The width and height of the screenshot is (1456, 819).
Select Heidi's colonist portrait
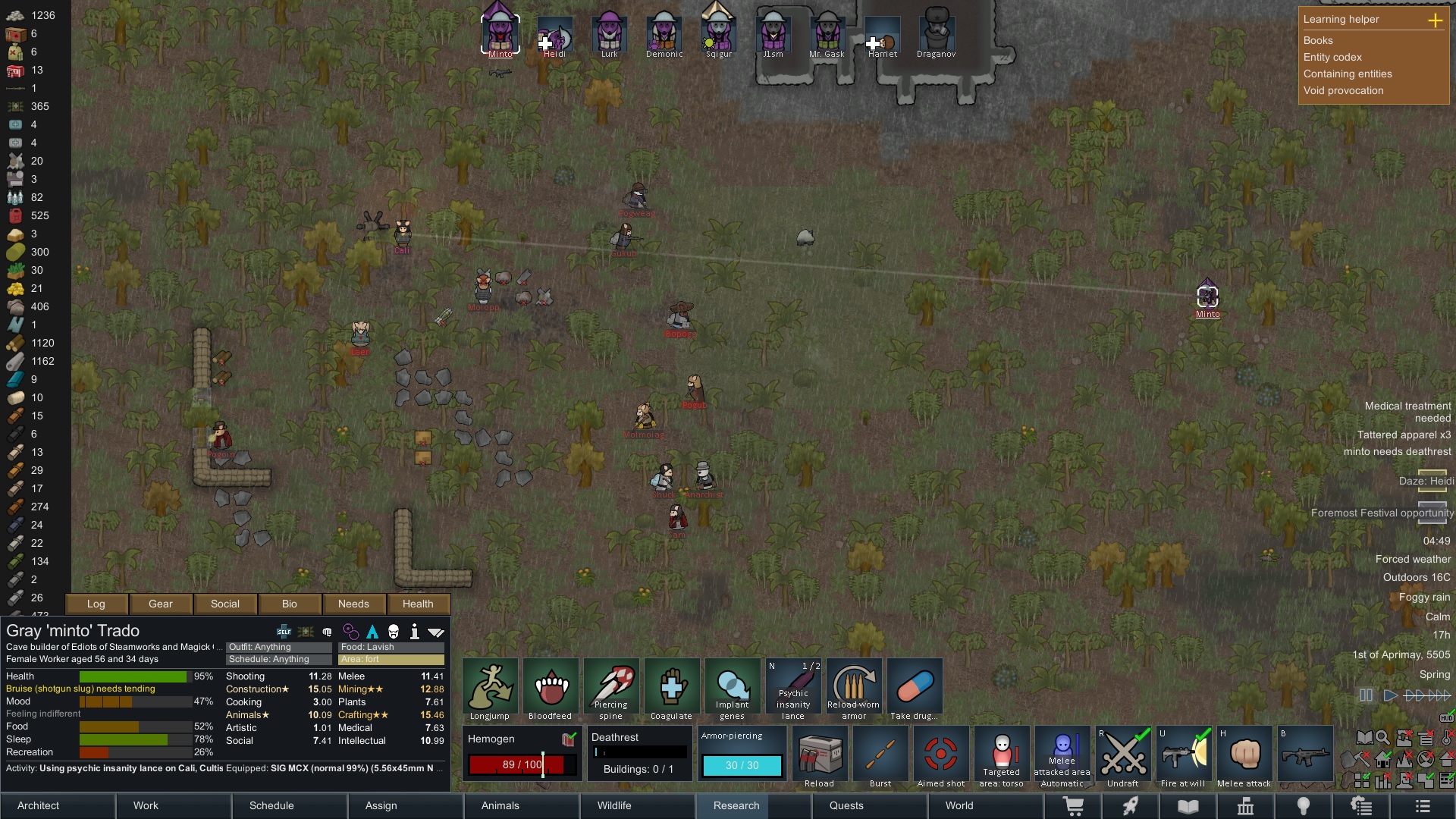554,36
